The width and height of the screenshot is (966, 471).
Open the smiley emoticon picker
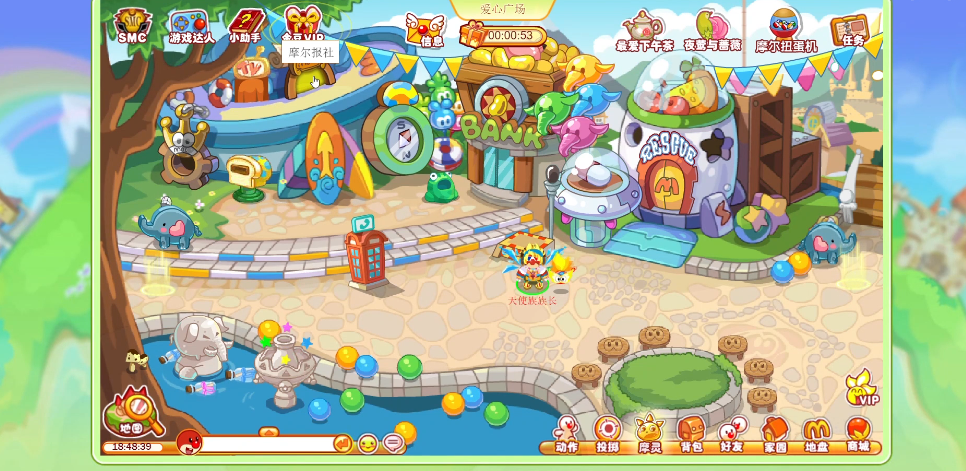(368, 443)
